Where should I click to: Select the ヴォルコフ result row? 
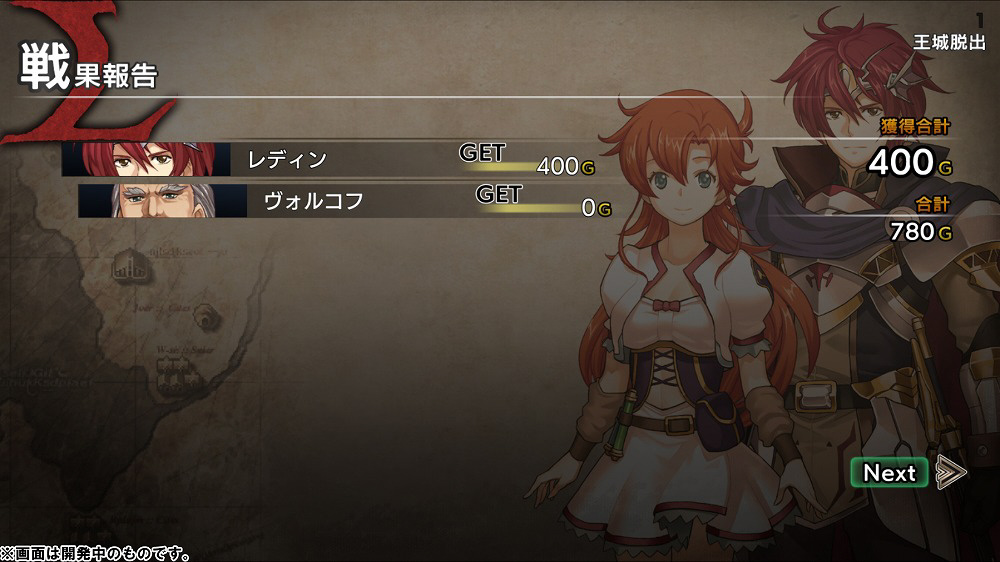[345, 201]
